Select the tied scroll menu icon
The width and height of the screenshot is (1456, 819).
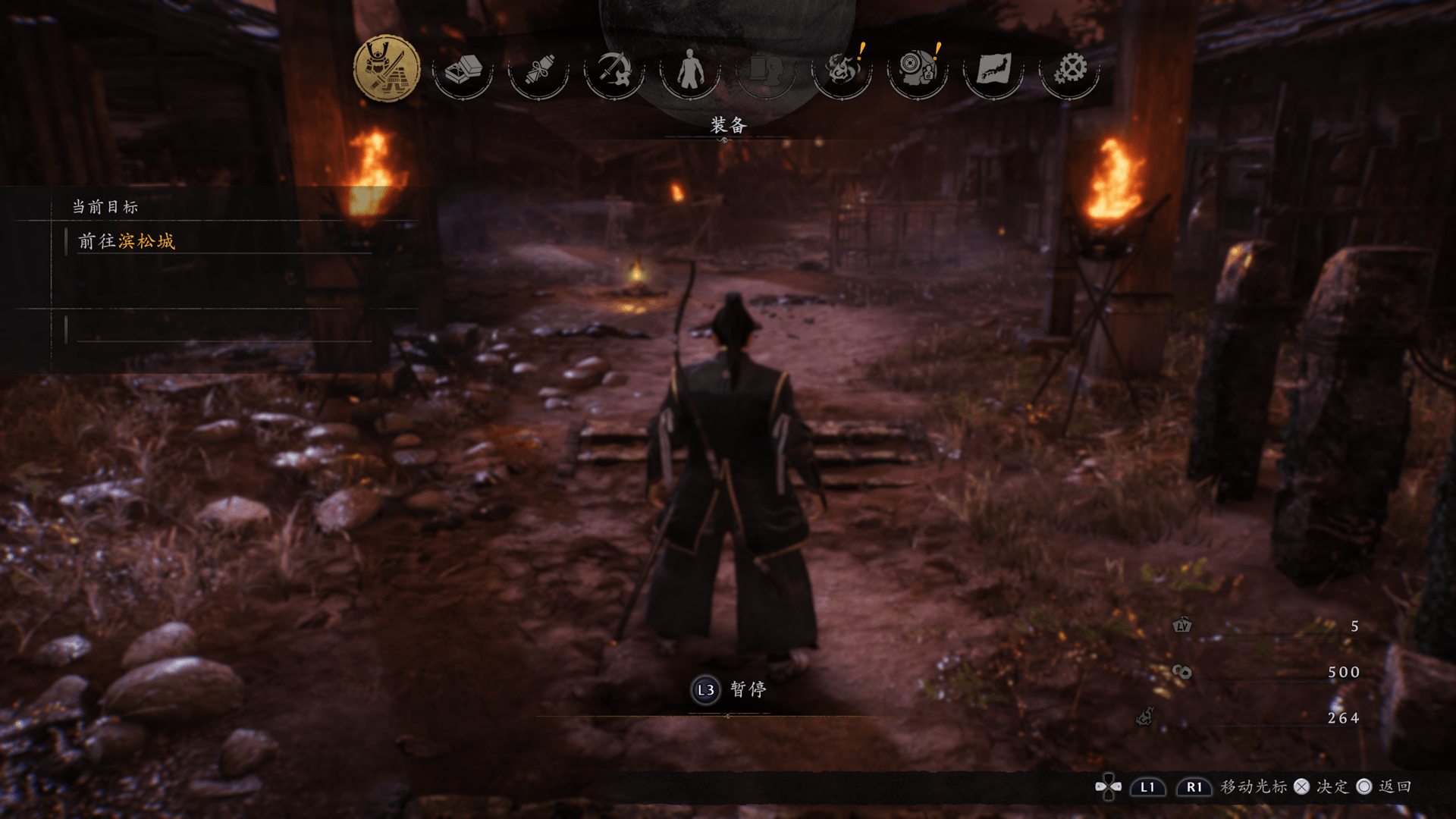[x=538, y=70]
